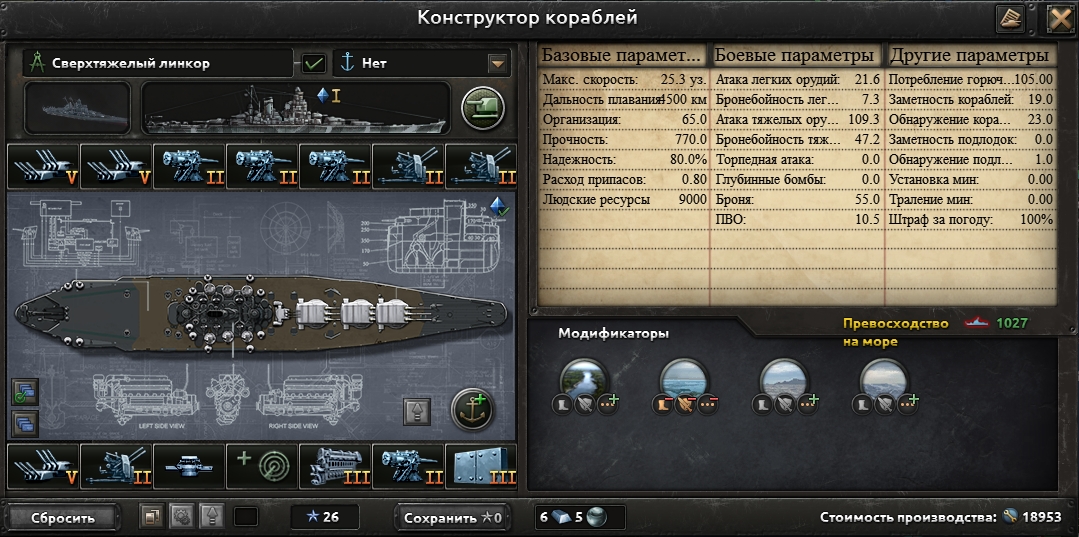This screenshot has height=537, width=1079.
Task: Select the fire control module slot
Action: [189, 465]
